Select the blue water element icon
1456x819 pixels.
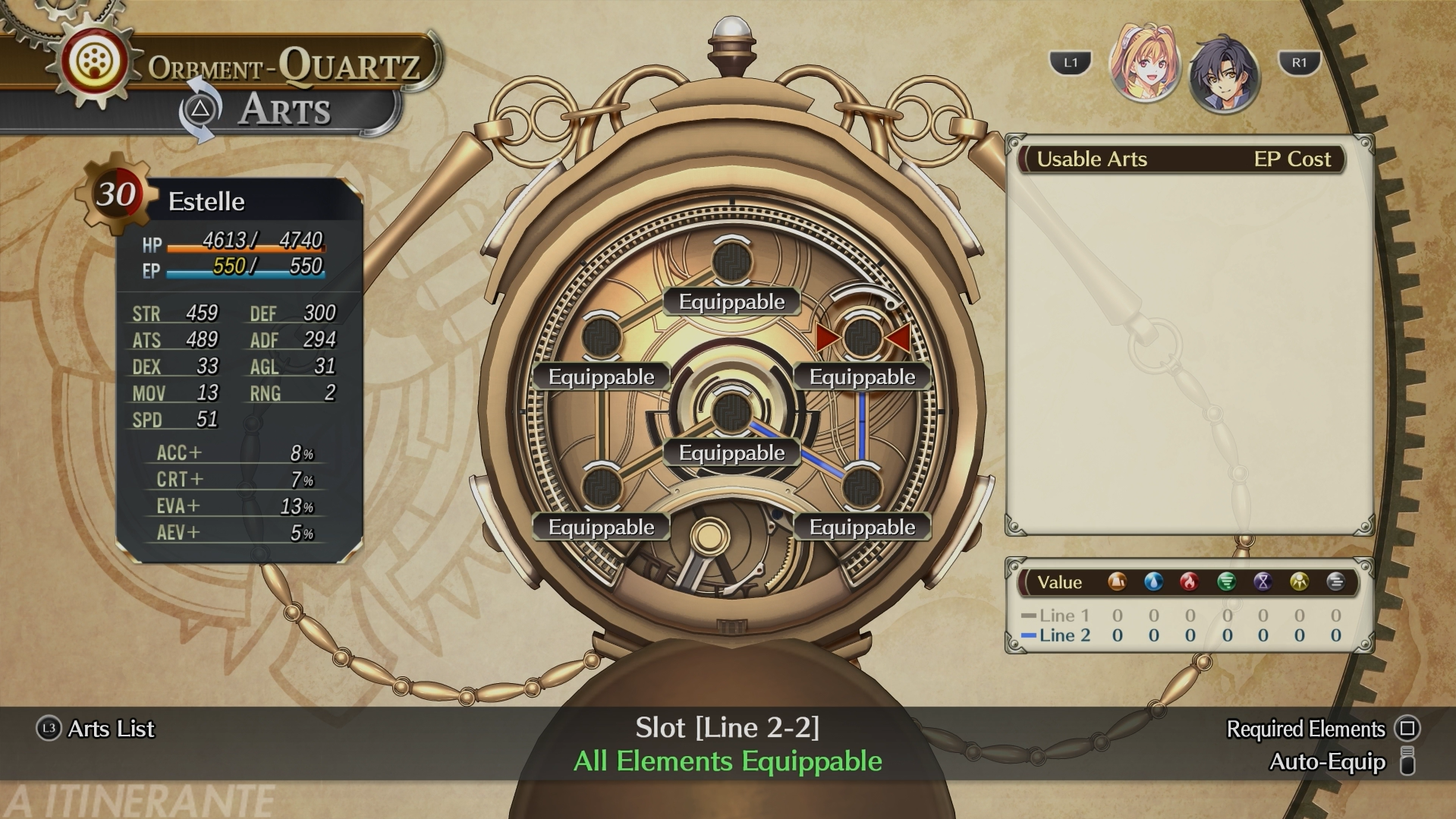click(x=1153, y=582)
